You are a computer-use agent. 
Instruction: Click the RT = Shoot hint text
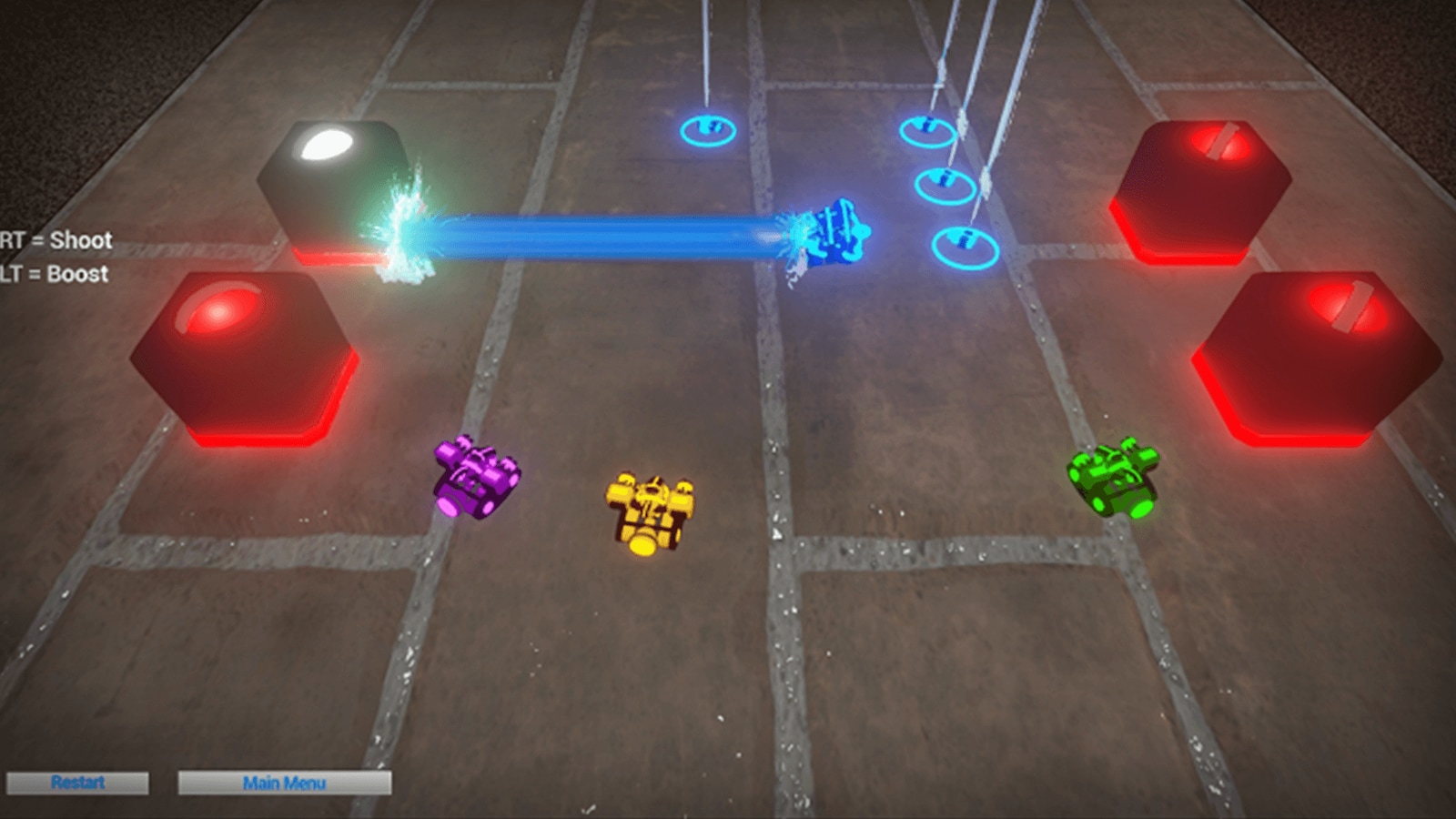point(55,240)
